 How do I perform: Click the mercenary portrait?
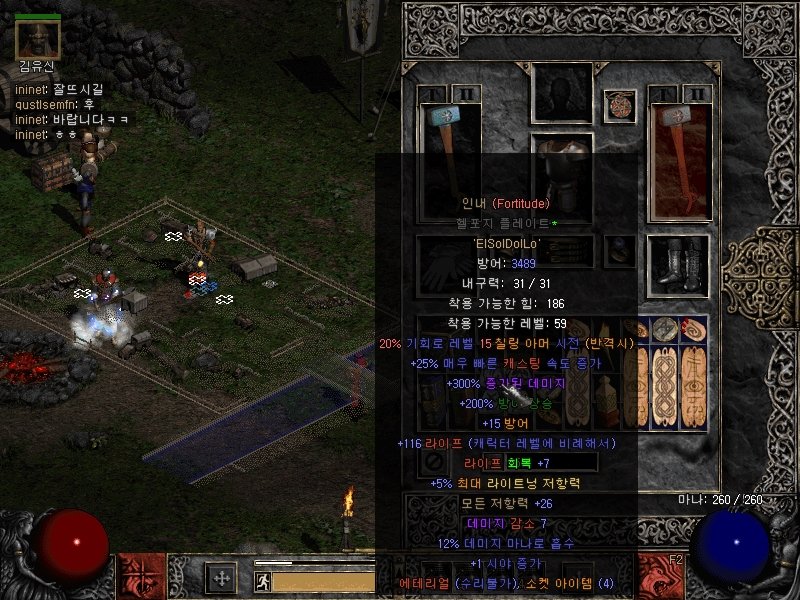38,38
